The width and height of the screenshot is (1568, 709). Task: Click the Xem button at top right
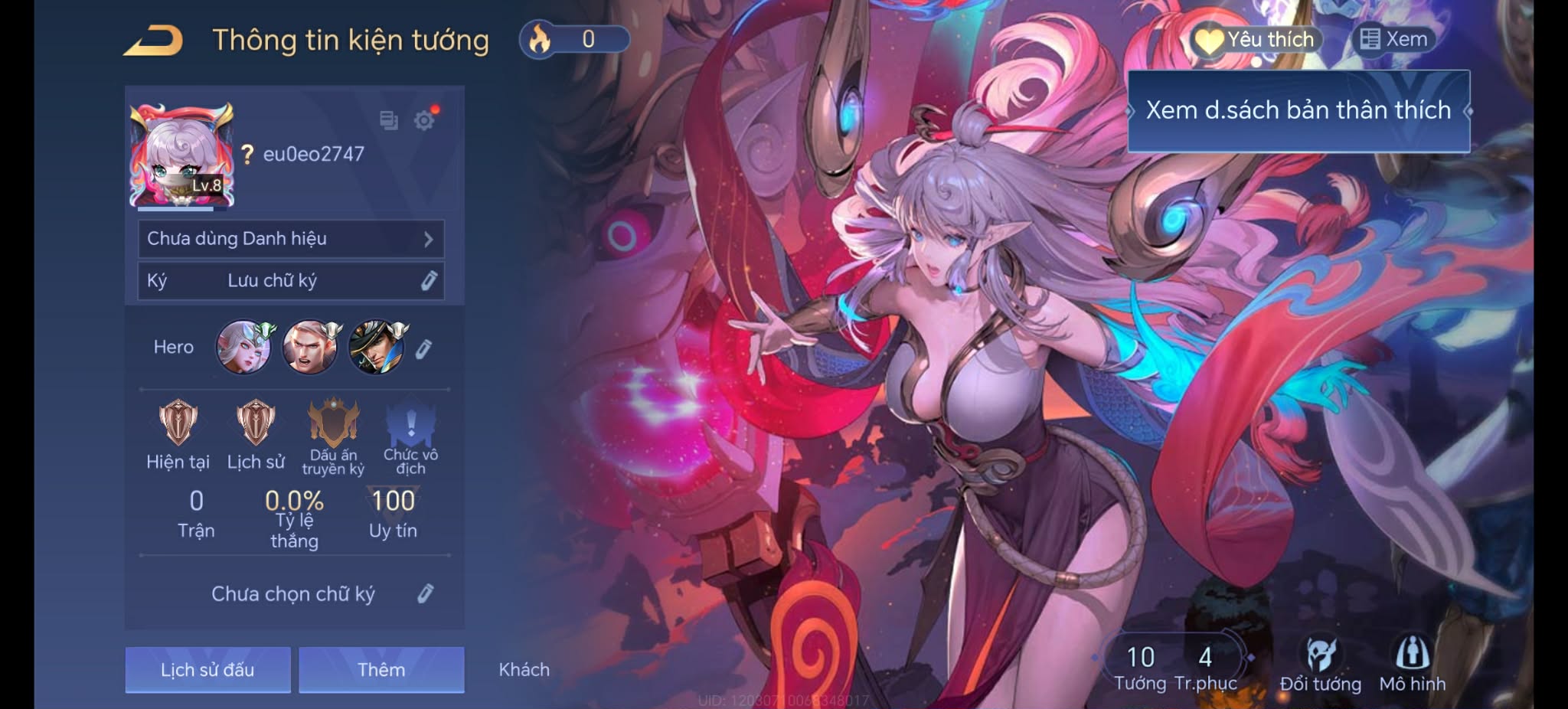point(1393,38)
